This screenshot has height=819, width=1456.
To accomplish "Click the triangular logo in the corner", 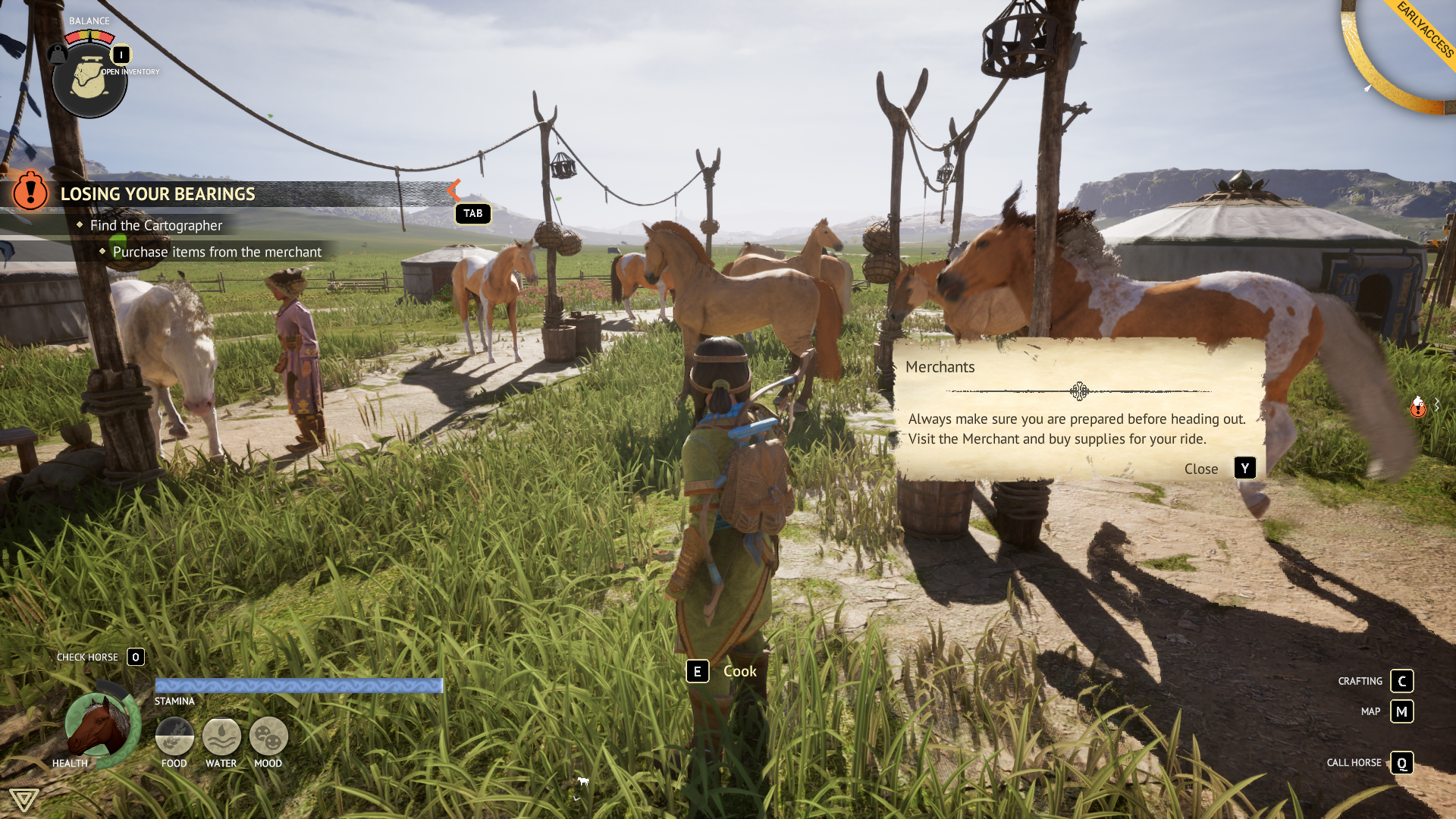I will pos(24,799).
